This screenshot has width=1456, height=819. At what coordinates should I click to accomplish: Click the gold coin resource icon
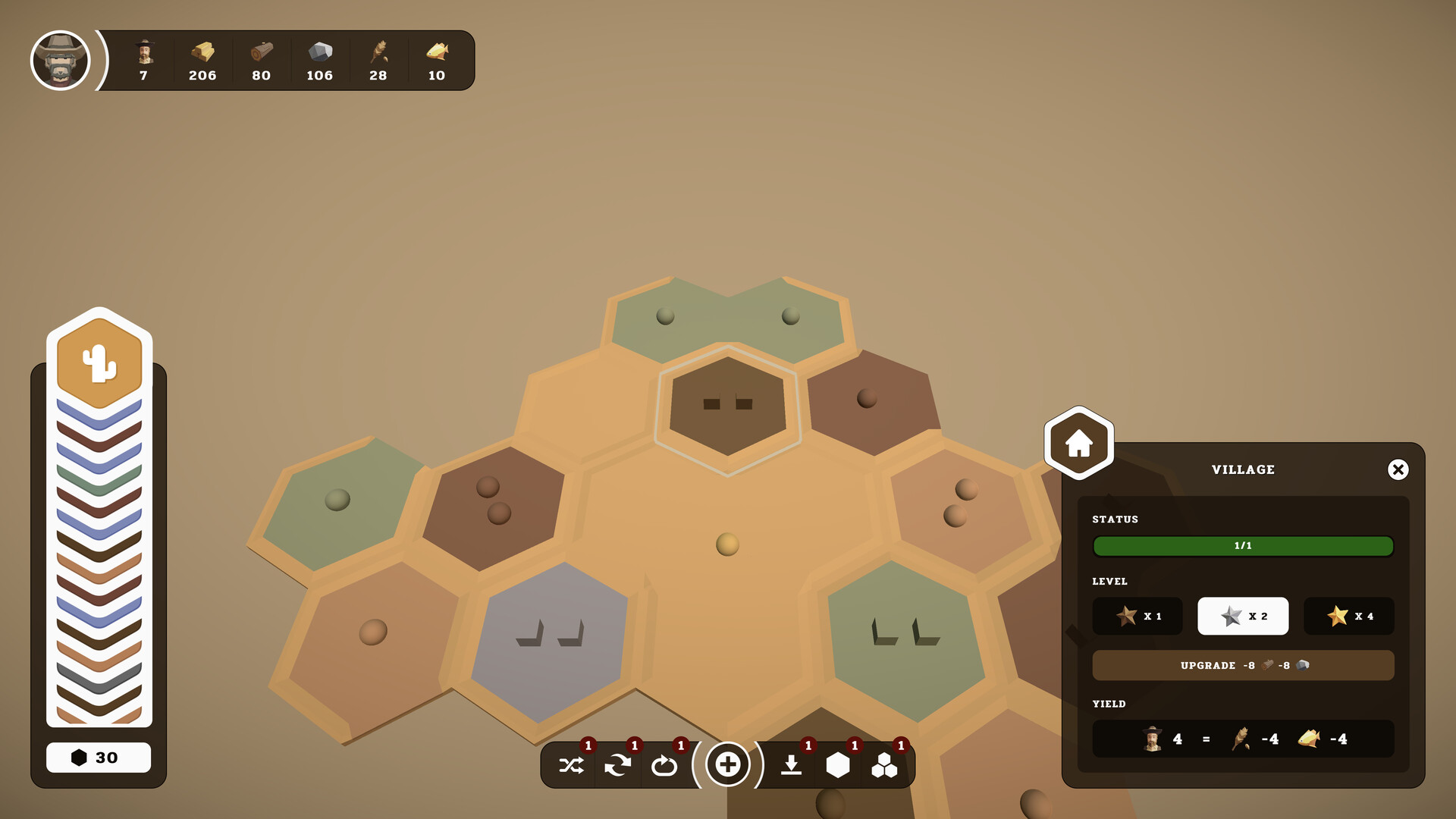click(x=201, y=53)
